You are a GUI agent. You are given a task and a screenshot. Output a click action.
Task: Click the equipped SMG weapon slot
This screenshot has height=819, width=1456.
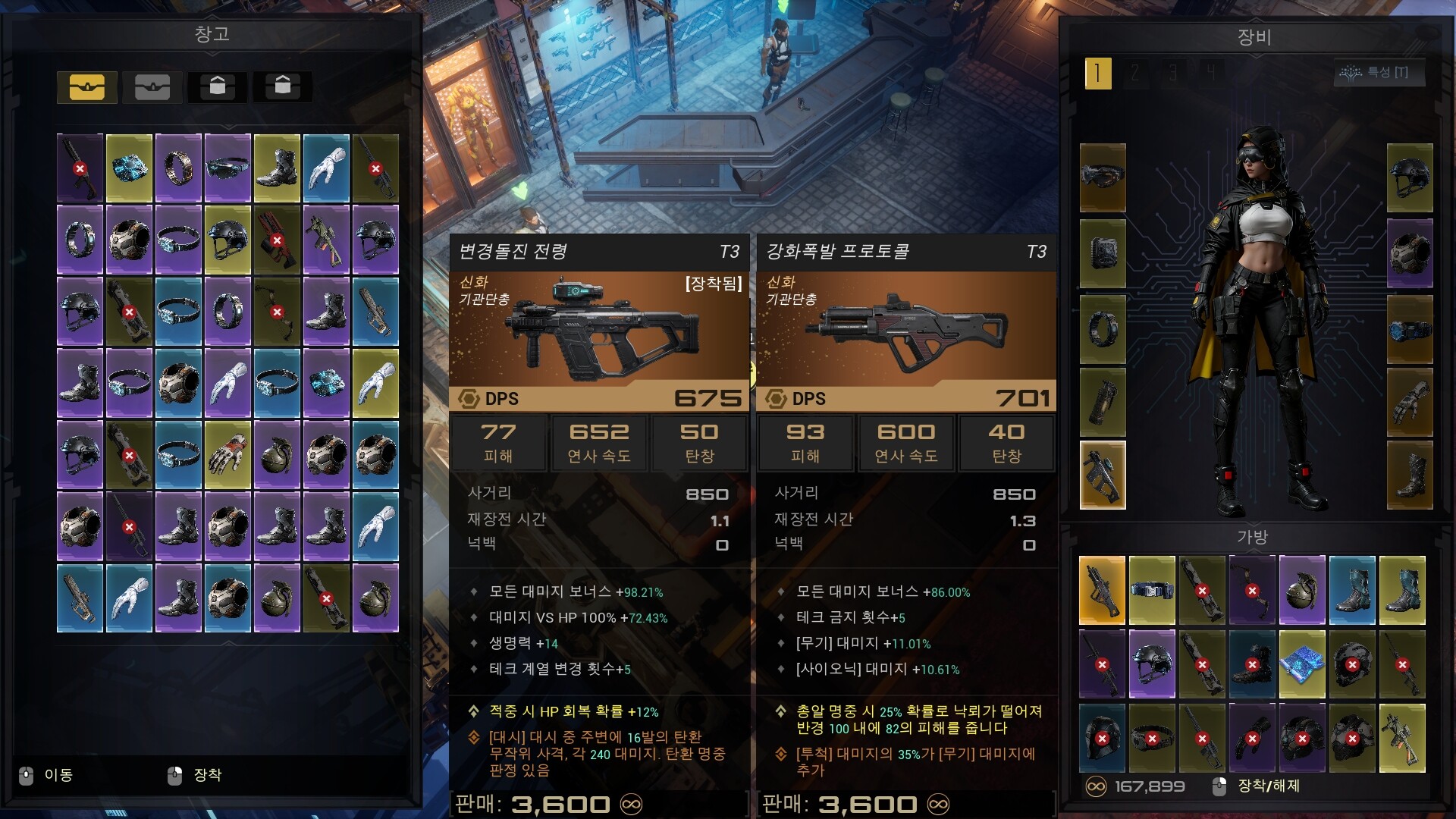(1102, 474)
